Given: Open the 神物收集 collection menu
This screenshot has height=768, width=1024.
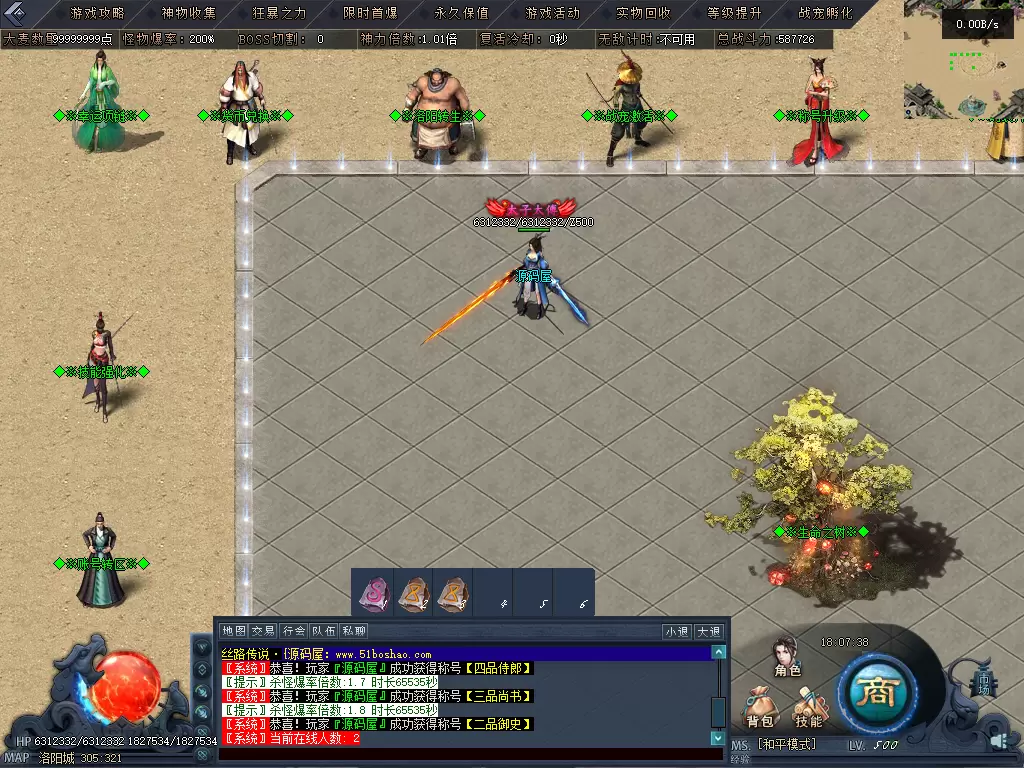Looking at the screenshot, I should [188, 13].
